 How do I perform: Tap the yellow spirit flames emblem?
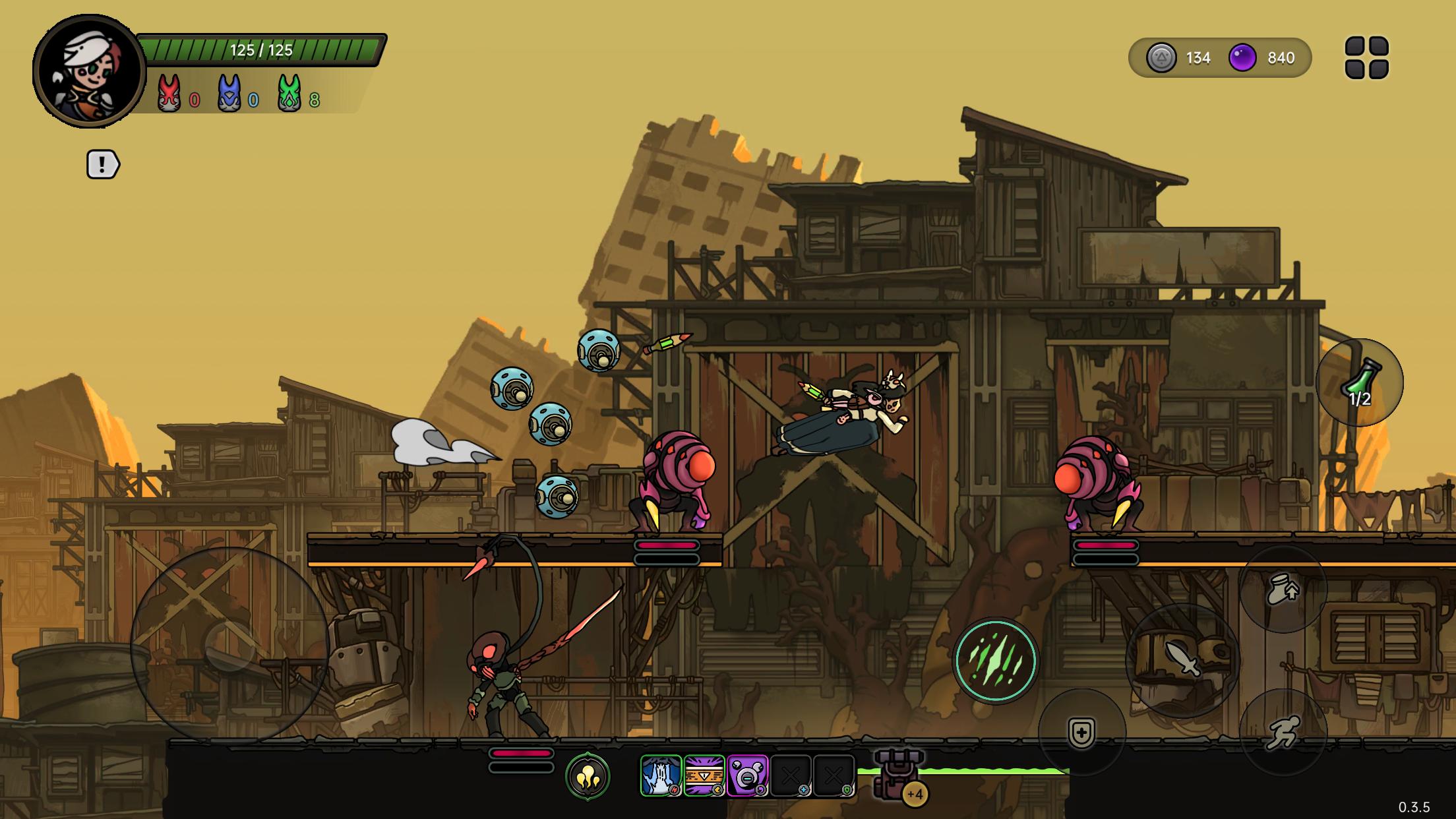coord(588,777)
